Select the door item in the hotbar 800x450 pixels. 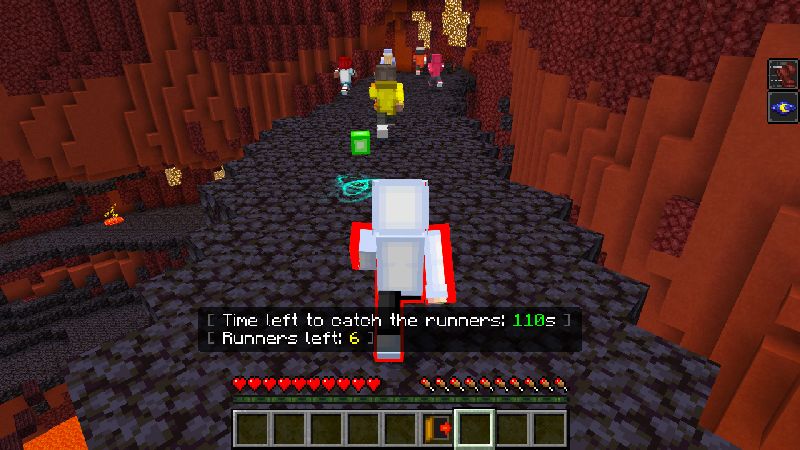pos(436,428)
